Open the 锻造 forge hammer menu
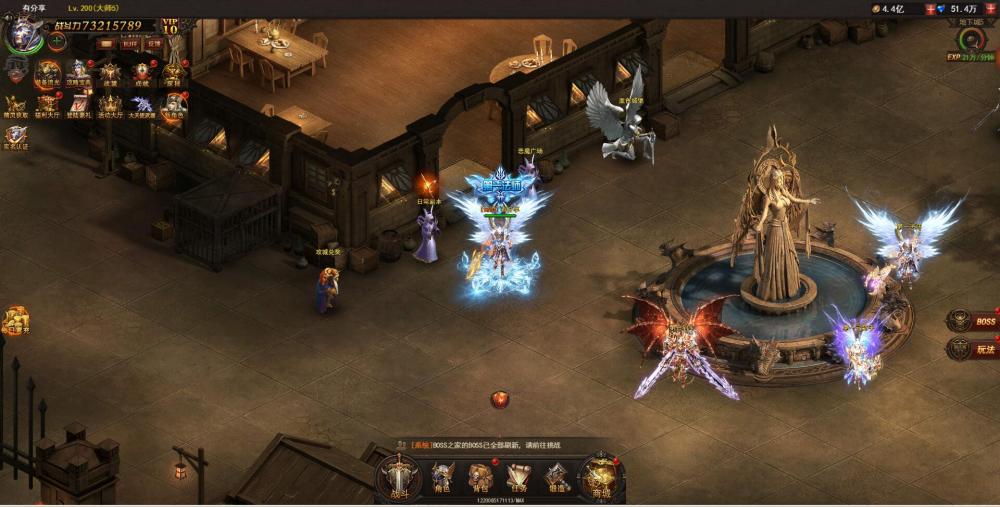This screenshot has height=507, width=1000. coord(557,477)
